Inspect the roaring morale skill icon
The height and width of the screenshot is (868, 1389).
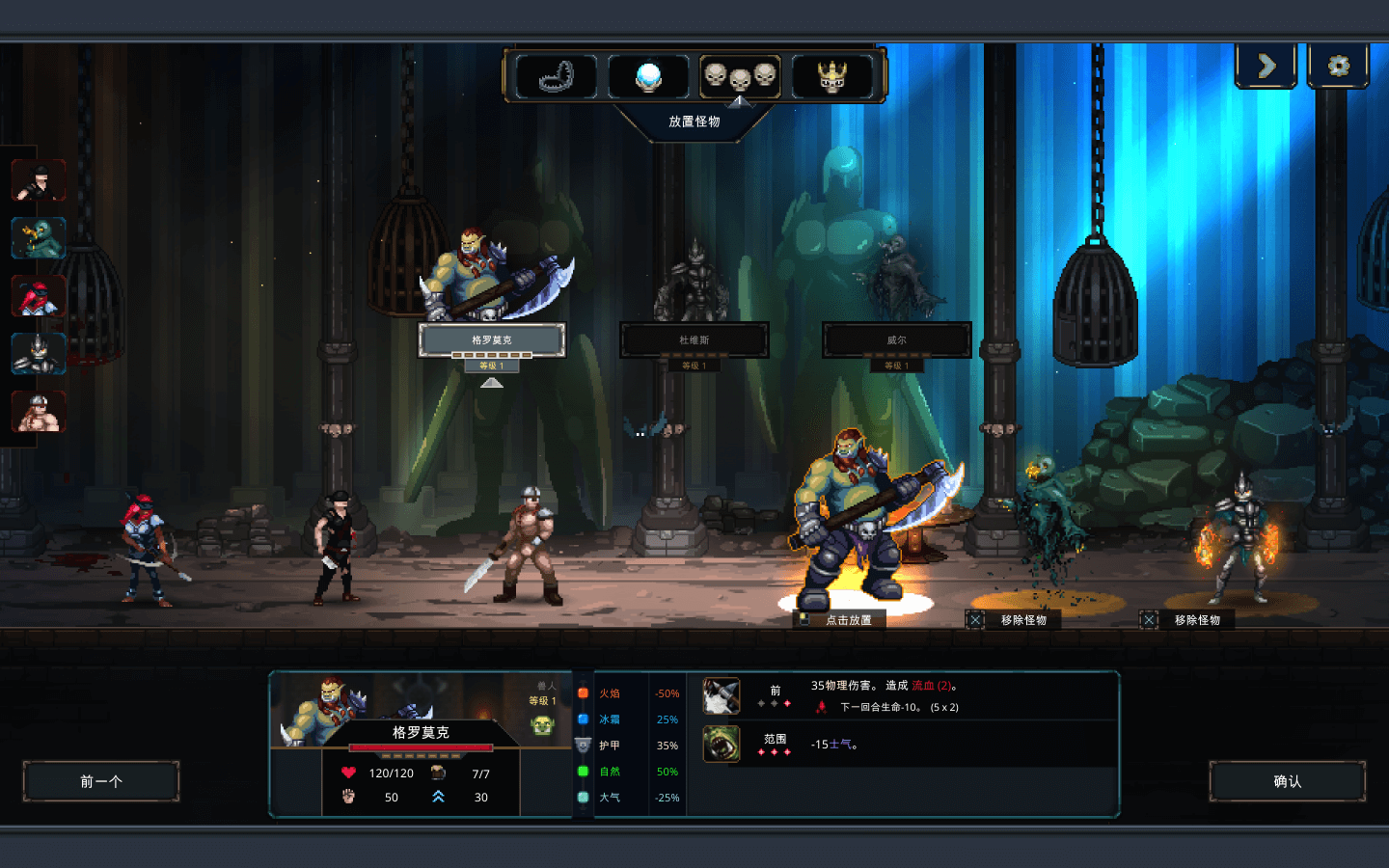click(x=722, y=744)
